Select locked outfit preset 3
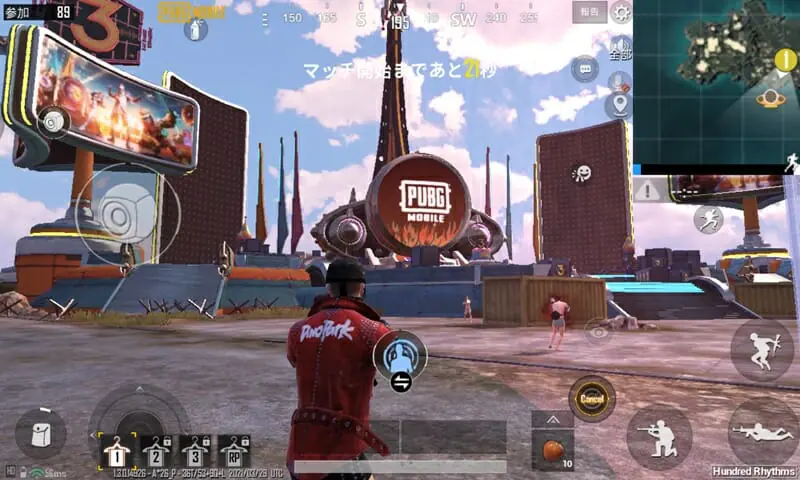 195,451
